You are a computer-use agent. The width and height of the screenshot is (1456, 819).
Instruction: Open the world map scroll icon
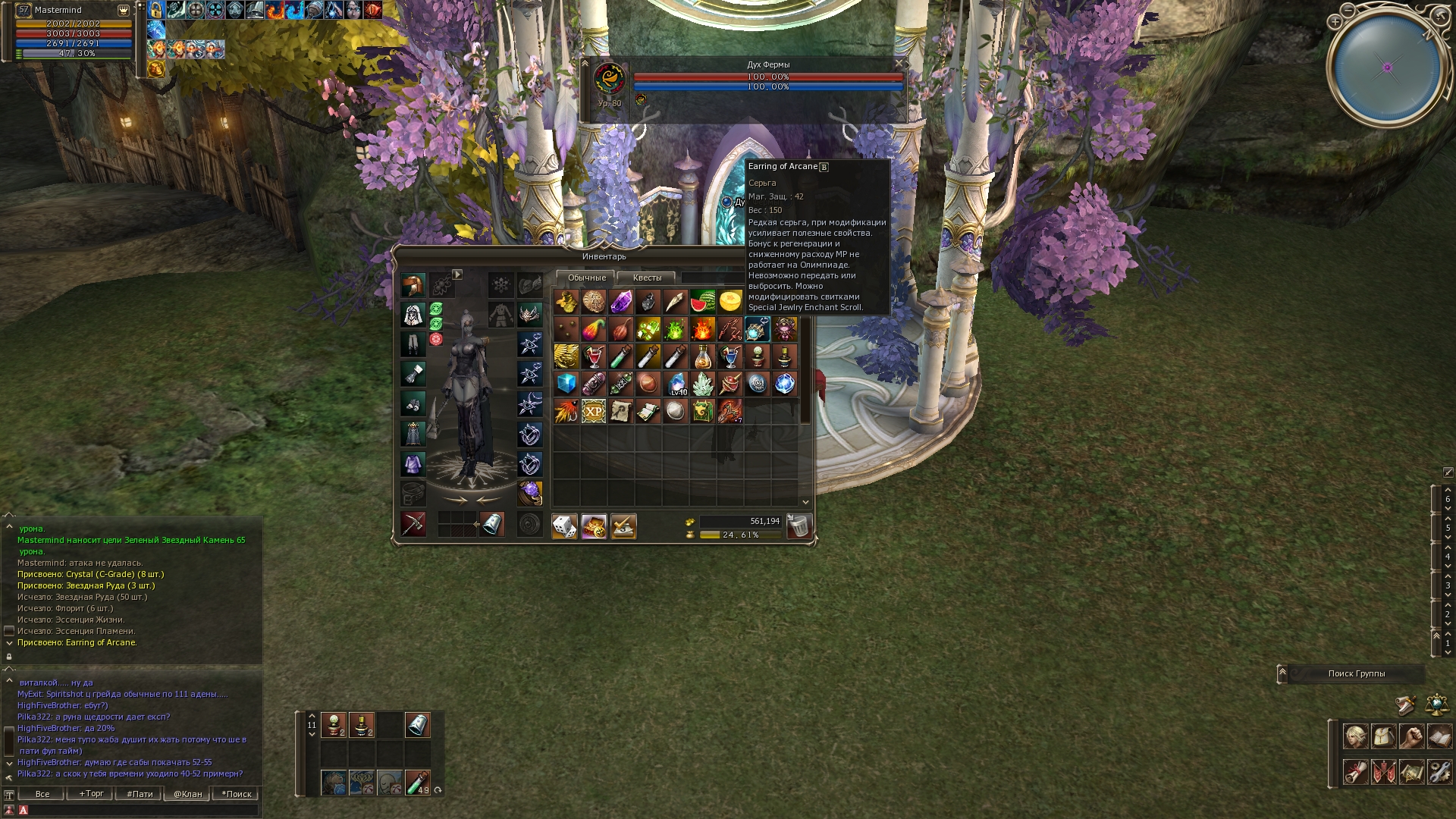coord(1411,772)
